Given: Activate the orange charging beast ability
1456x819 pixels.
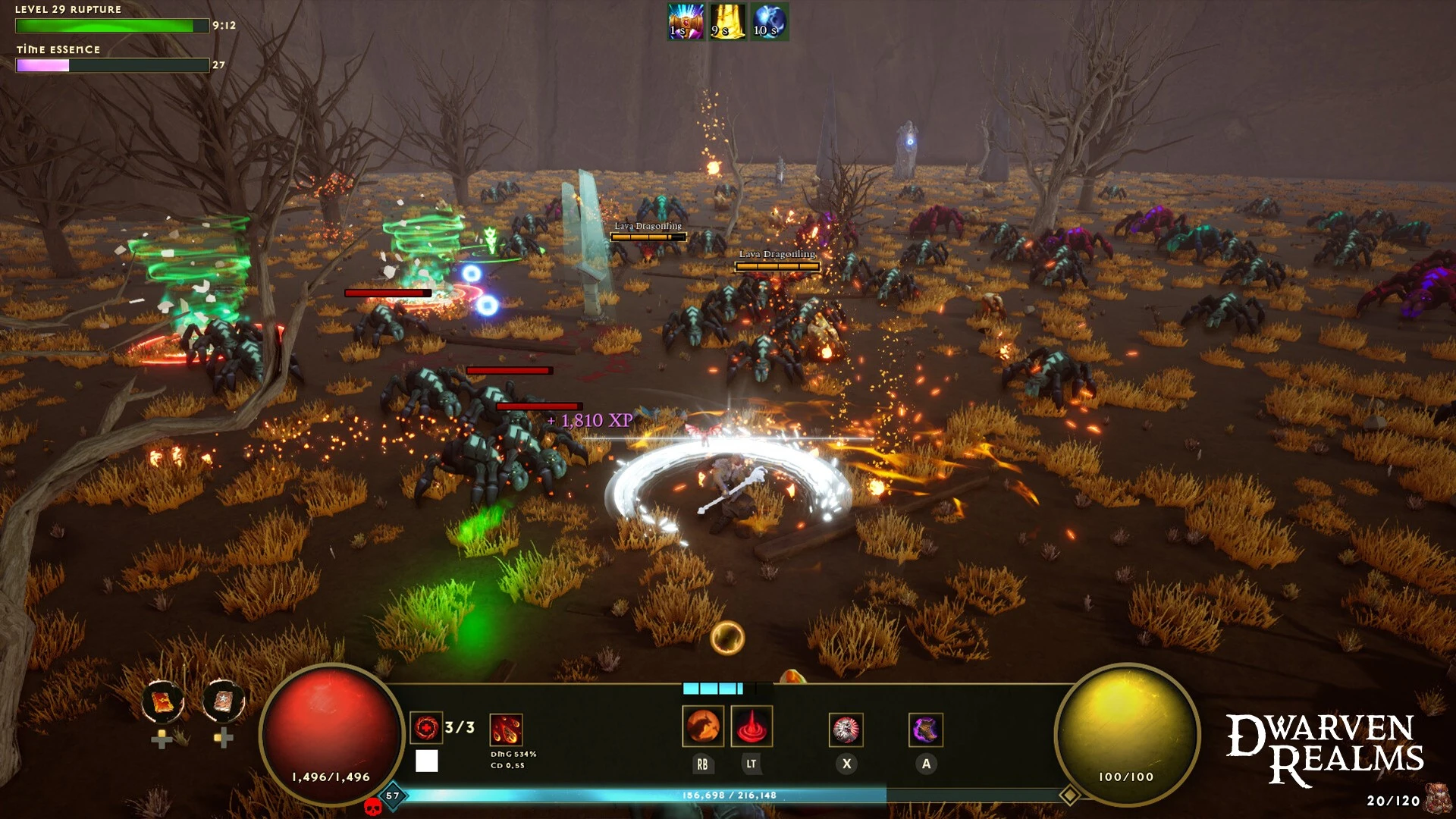Looking at the screenshot, I should point(702,726).
